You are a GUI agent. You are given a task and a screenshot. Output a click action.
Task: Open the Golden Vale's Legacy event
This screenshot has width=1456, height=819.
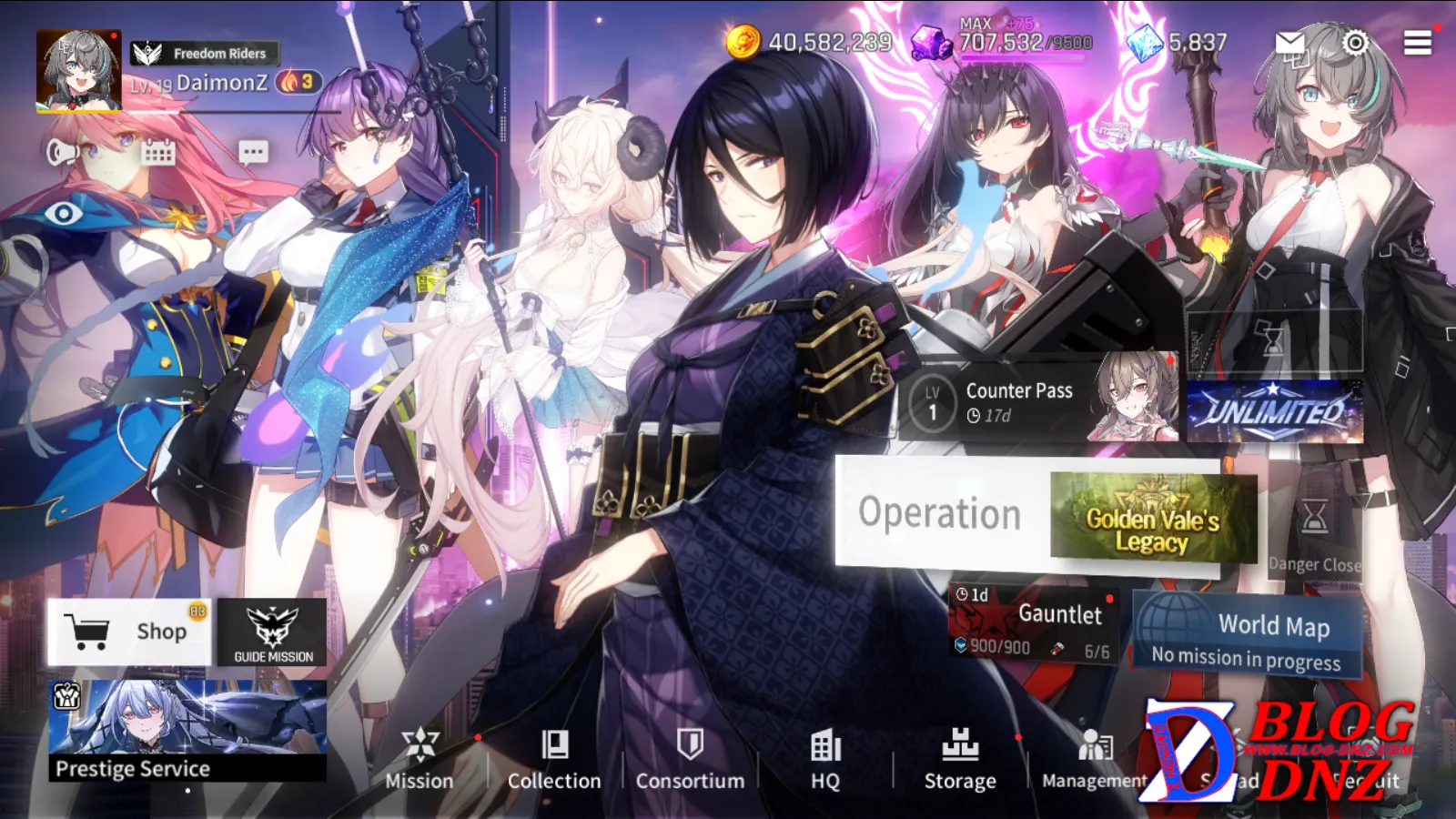point(1152,516)
